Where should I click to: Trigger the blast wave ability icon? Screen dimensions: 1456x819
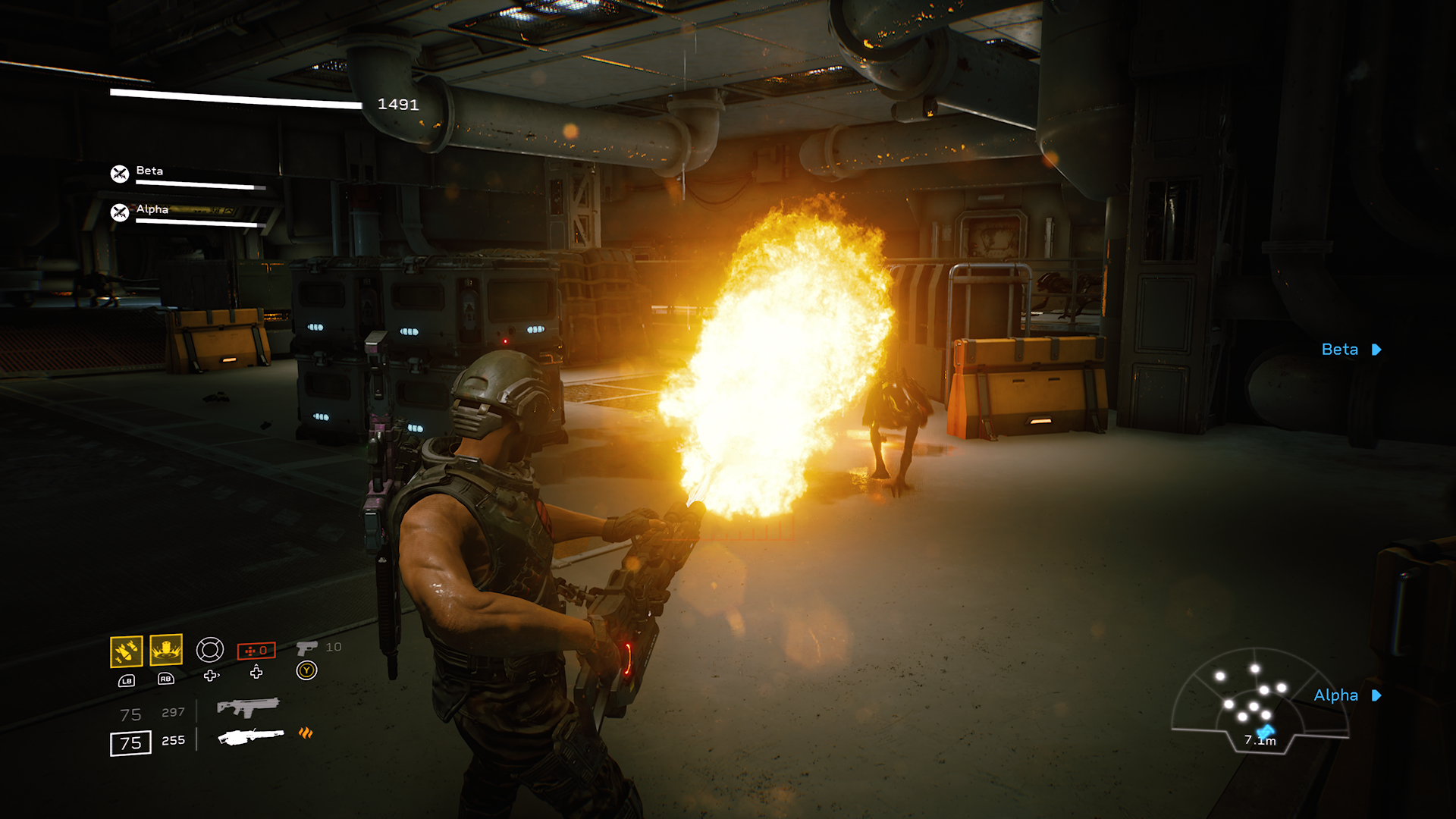click(x=166, y=650)
